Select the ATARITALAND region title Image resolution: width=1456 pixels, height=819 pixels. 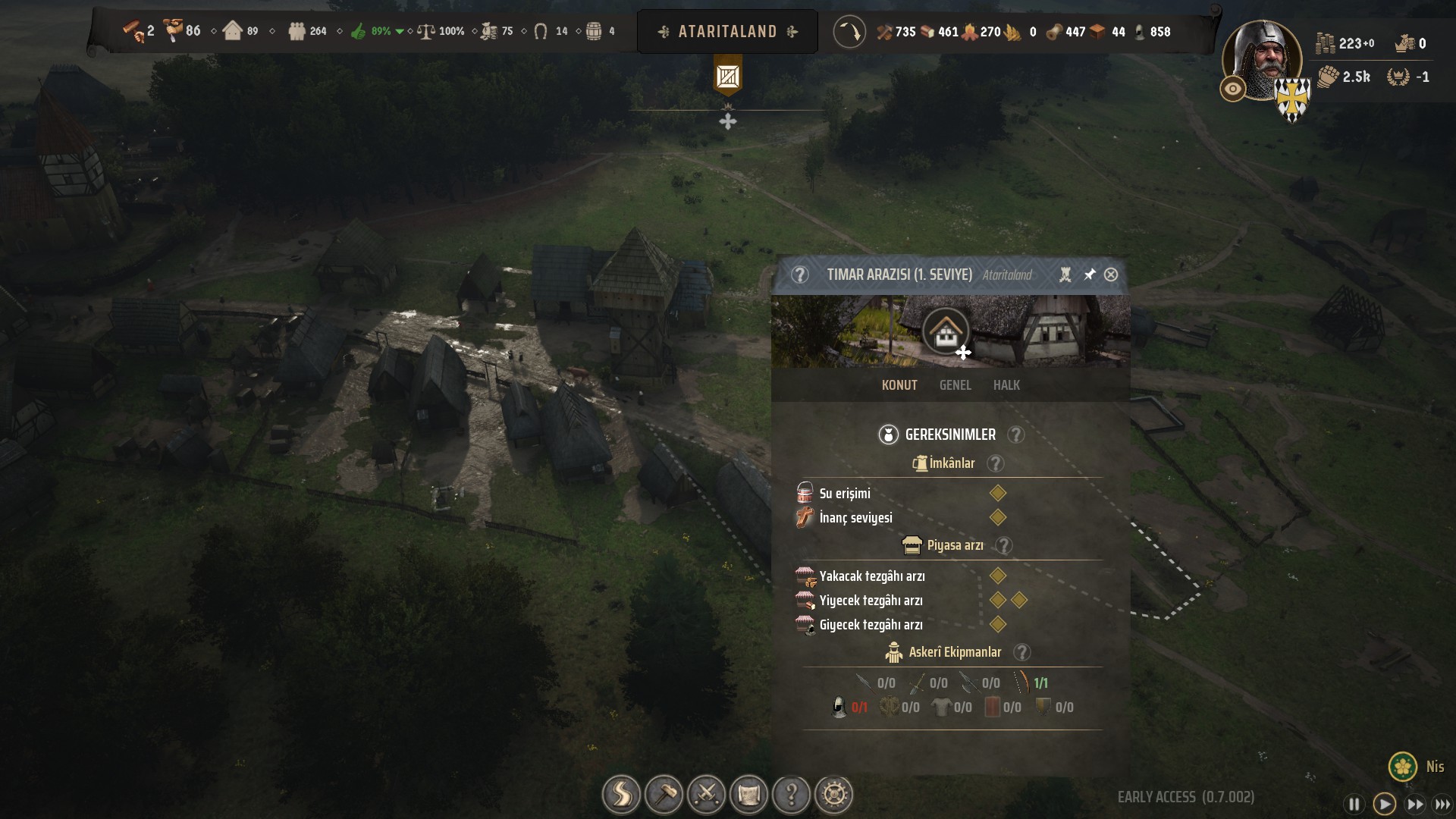(727, 32)
